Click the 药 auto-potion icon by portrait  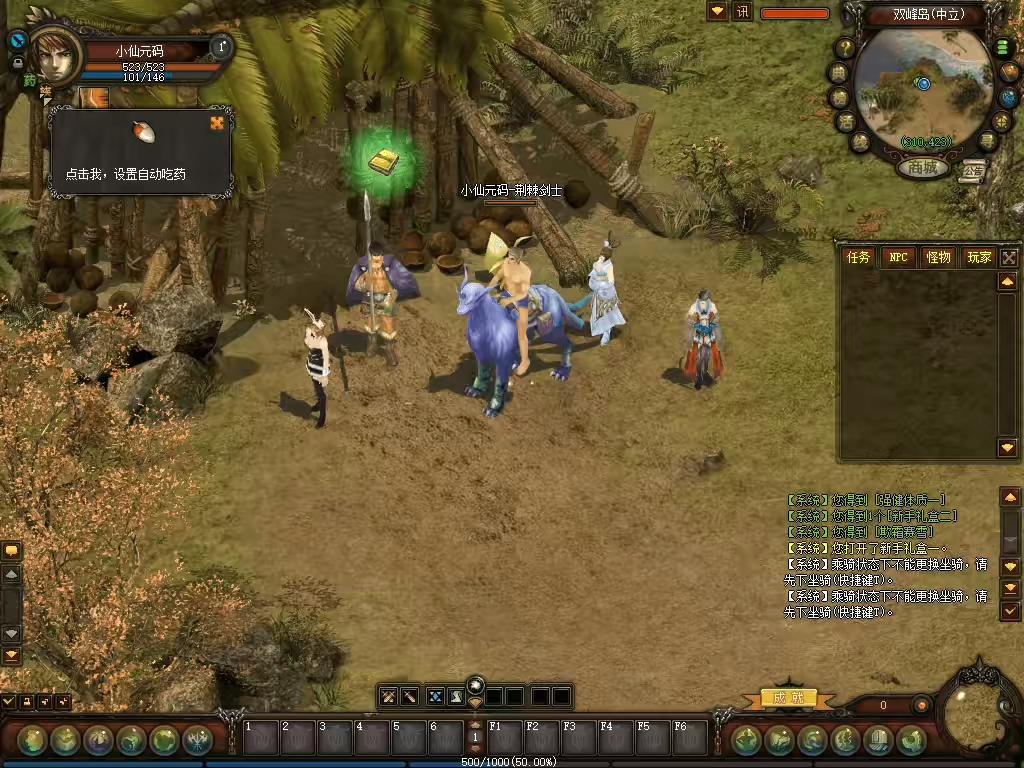coord(30,80)
